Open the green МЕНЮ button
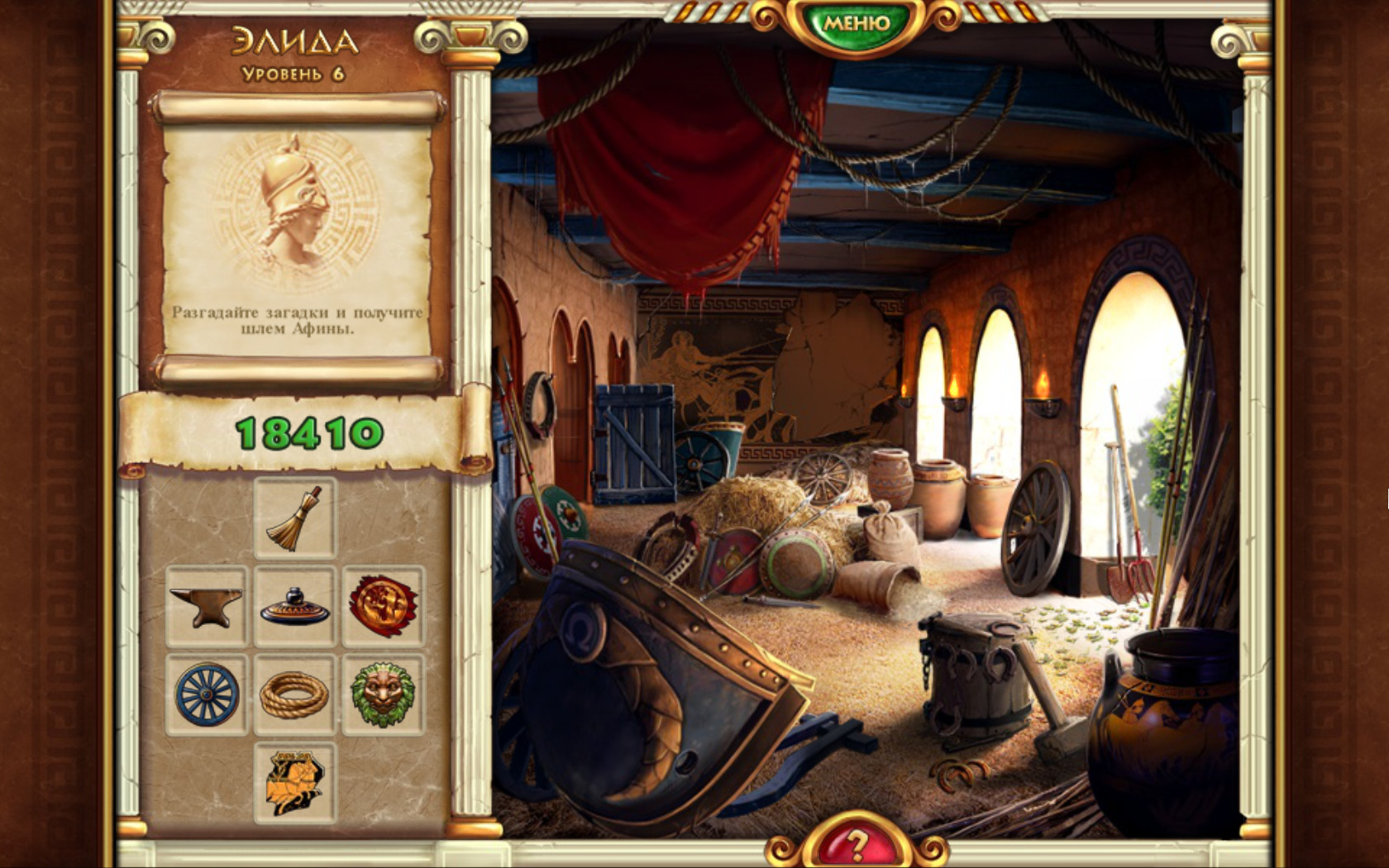 tap(856, 23)
